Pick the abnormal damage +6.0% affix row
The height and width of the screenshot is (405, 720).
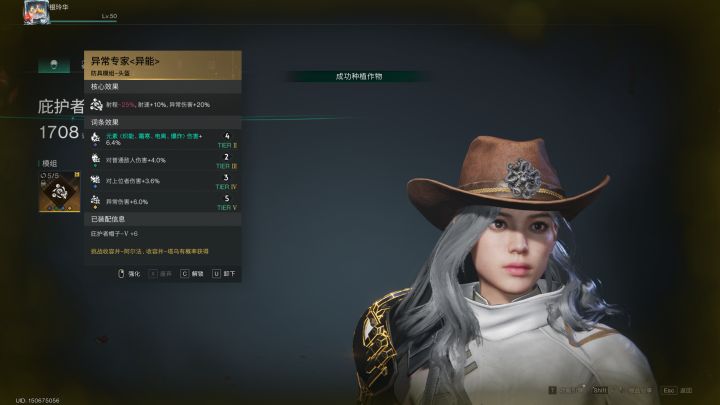tap(164, 202)
